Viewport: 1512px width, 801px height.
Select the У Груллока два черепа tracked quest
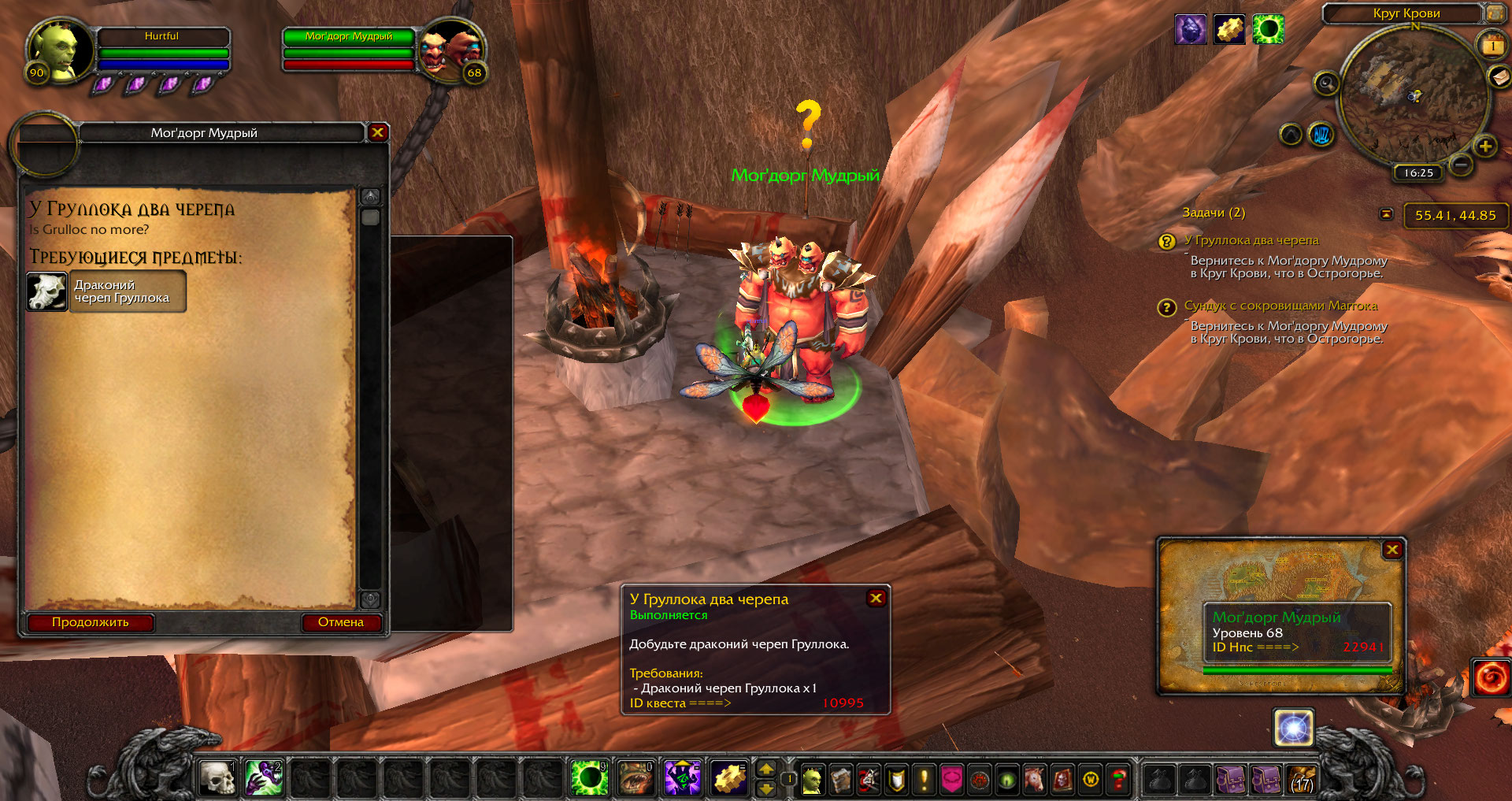[1251, 240]
